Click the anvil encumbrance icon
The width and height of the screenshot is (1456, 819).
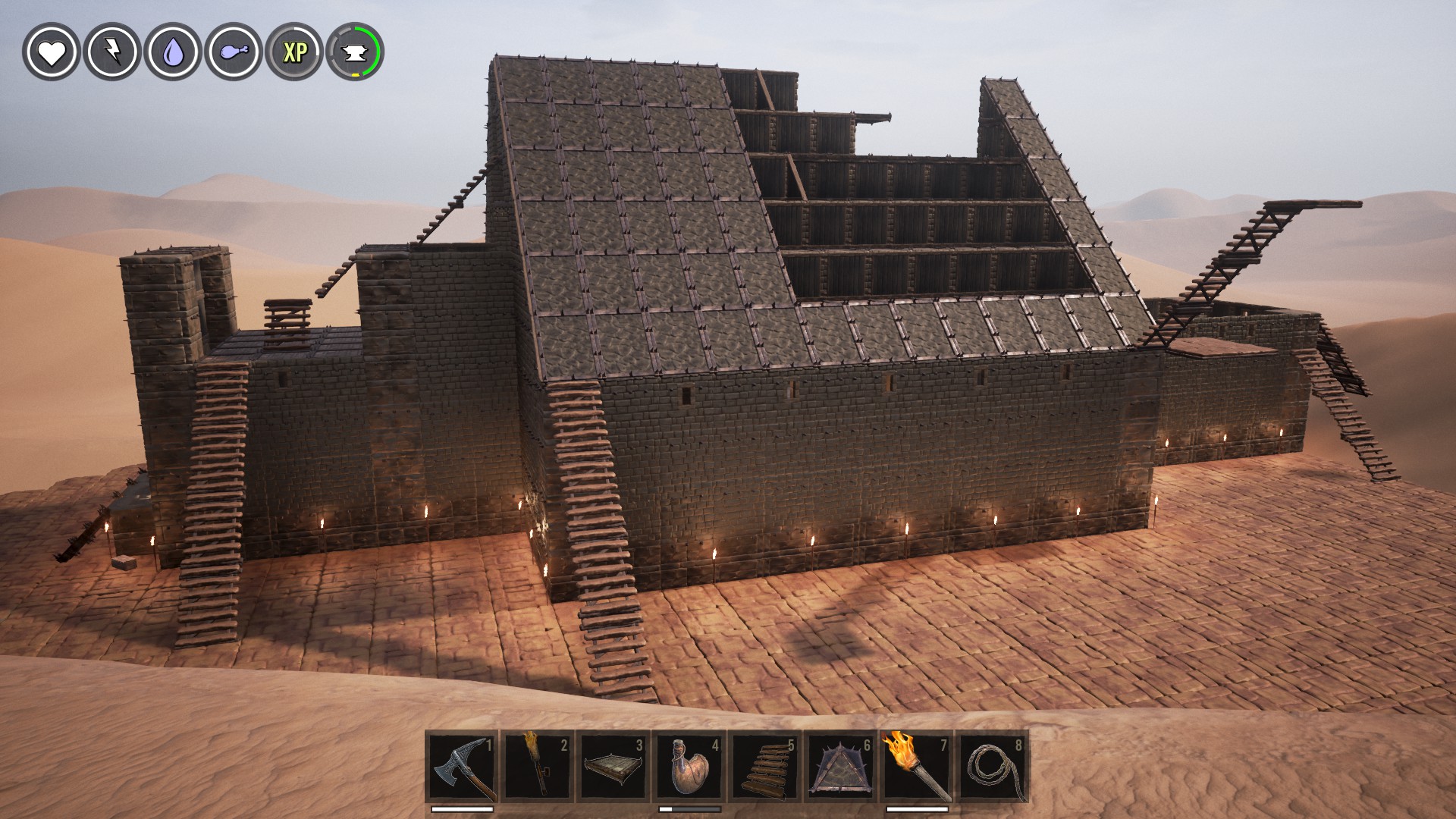355,52
